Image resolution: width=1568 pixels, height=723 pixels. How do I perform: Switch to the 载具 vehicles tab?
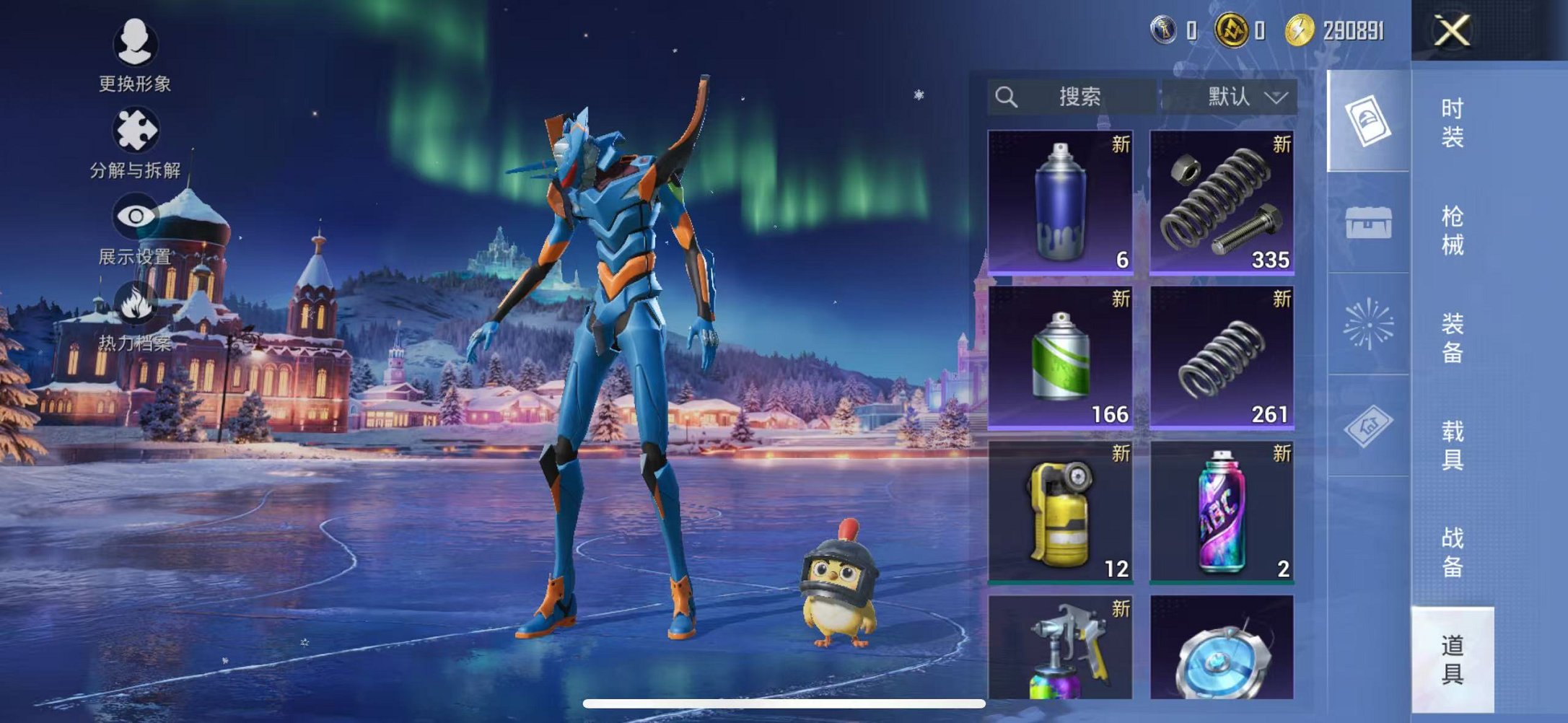(x=1452, y=445)
